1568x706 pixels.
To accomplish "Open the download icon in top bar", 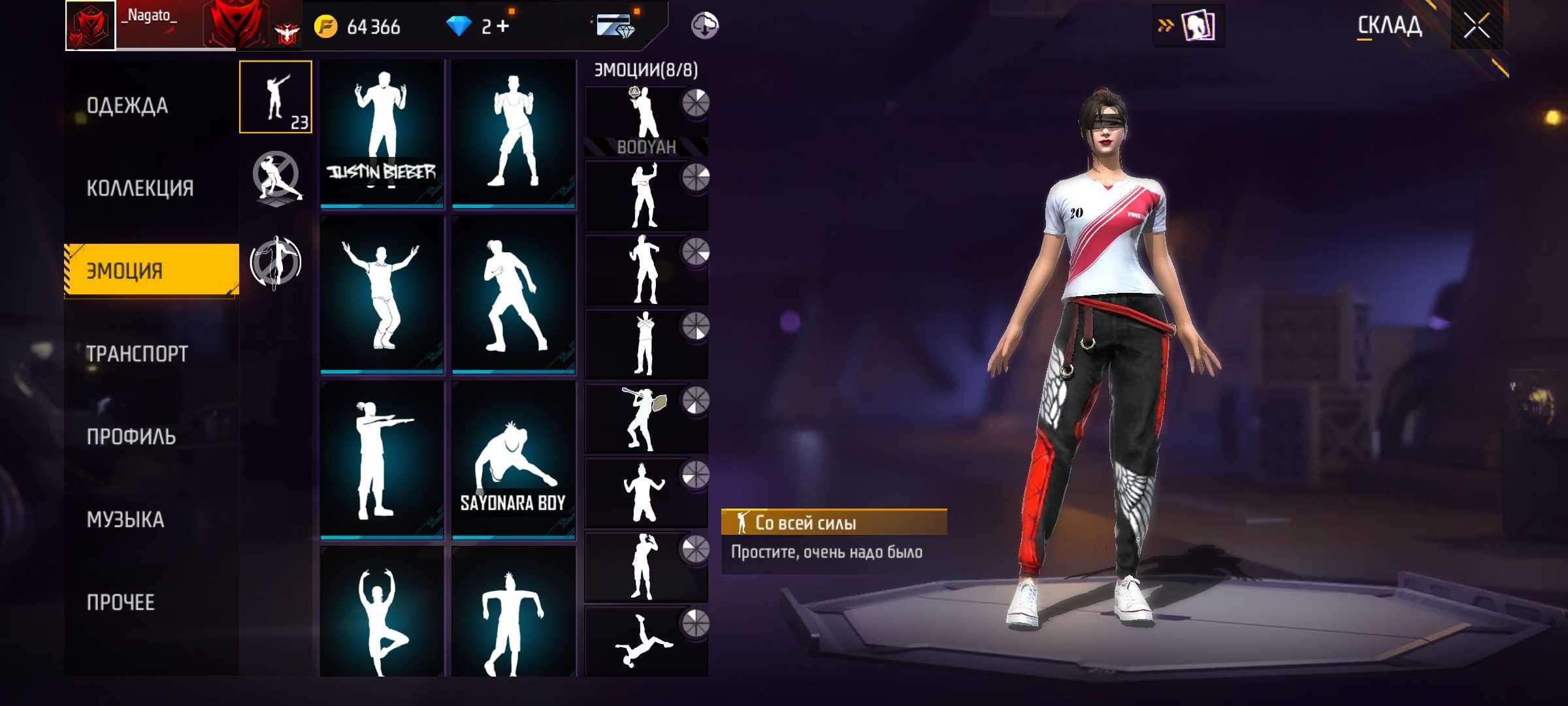I will click(704, 26).
